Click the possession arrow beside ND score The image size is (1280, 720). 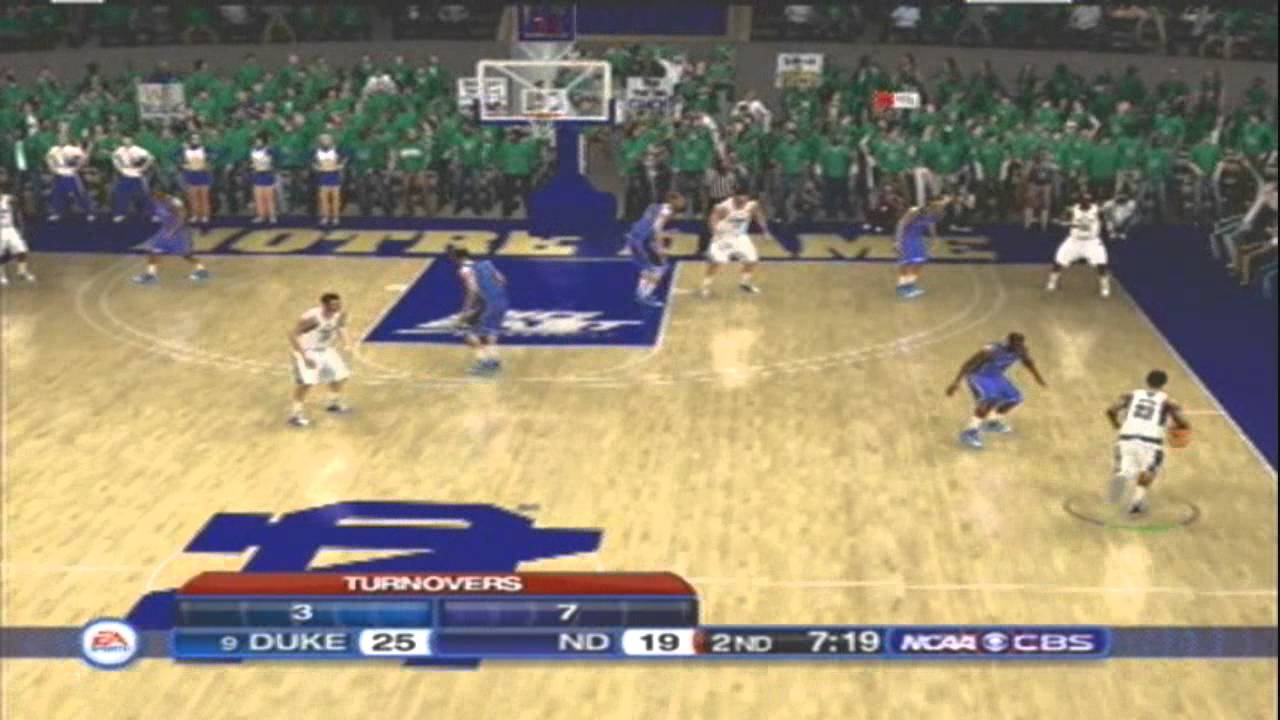tap(700, 641)
